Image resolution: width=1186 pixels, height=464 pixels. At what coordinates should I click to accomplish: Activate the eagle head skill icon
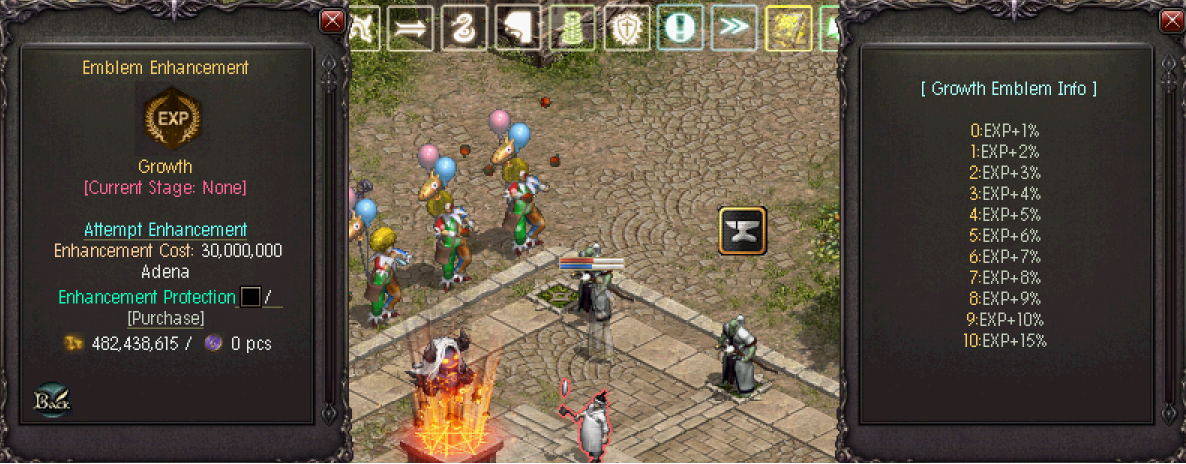pyautogui.click(x=517, y=29)
